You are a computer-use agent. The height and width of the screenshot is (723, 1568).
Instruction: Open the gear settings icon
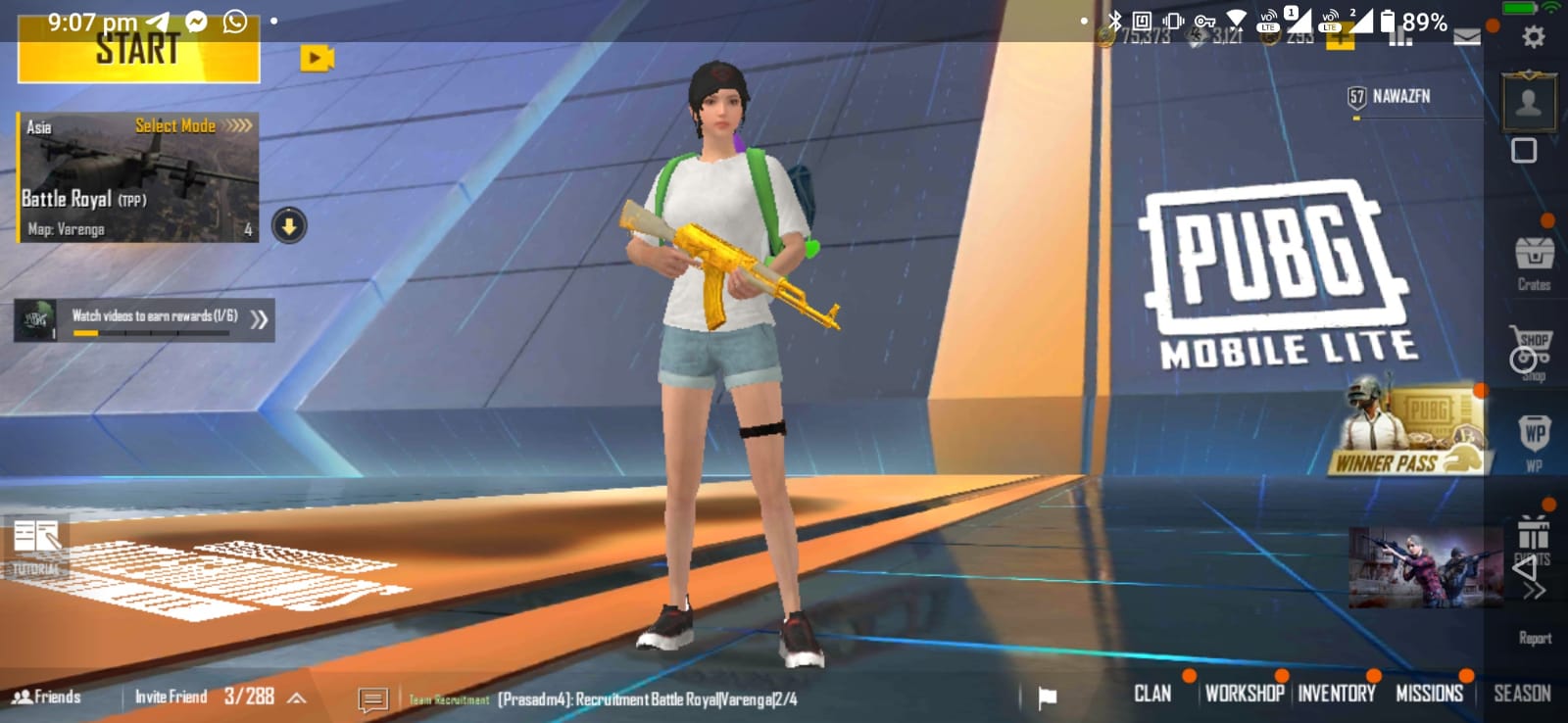click(1533, 37)
